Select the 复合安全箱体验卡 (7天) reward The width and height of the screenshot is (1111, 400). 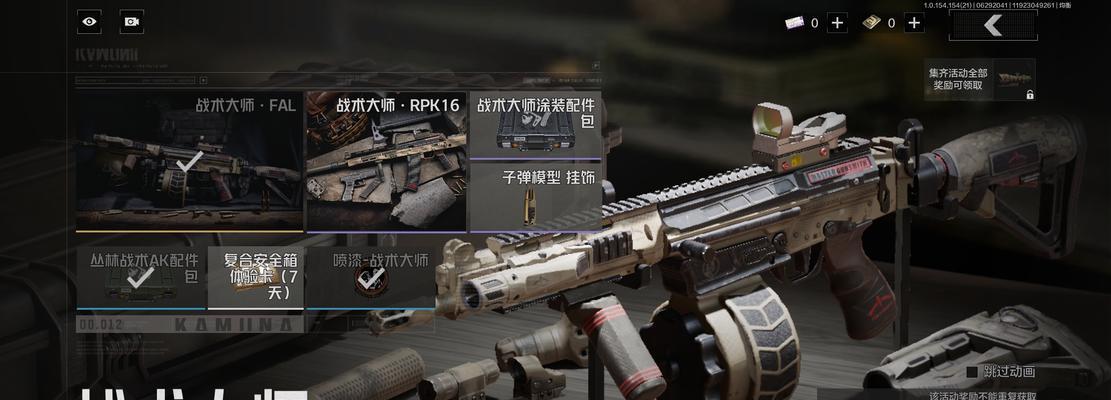[255, 277]
